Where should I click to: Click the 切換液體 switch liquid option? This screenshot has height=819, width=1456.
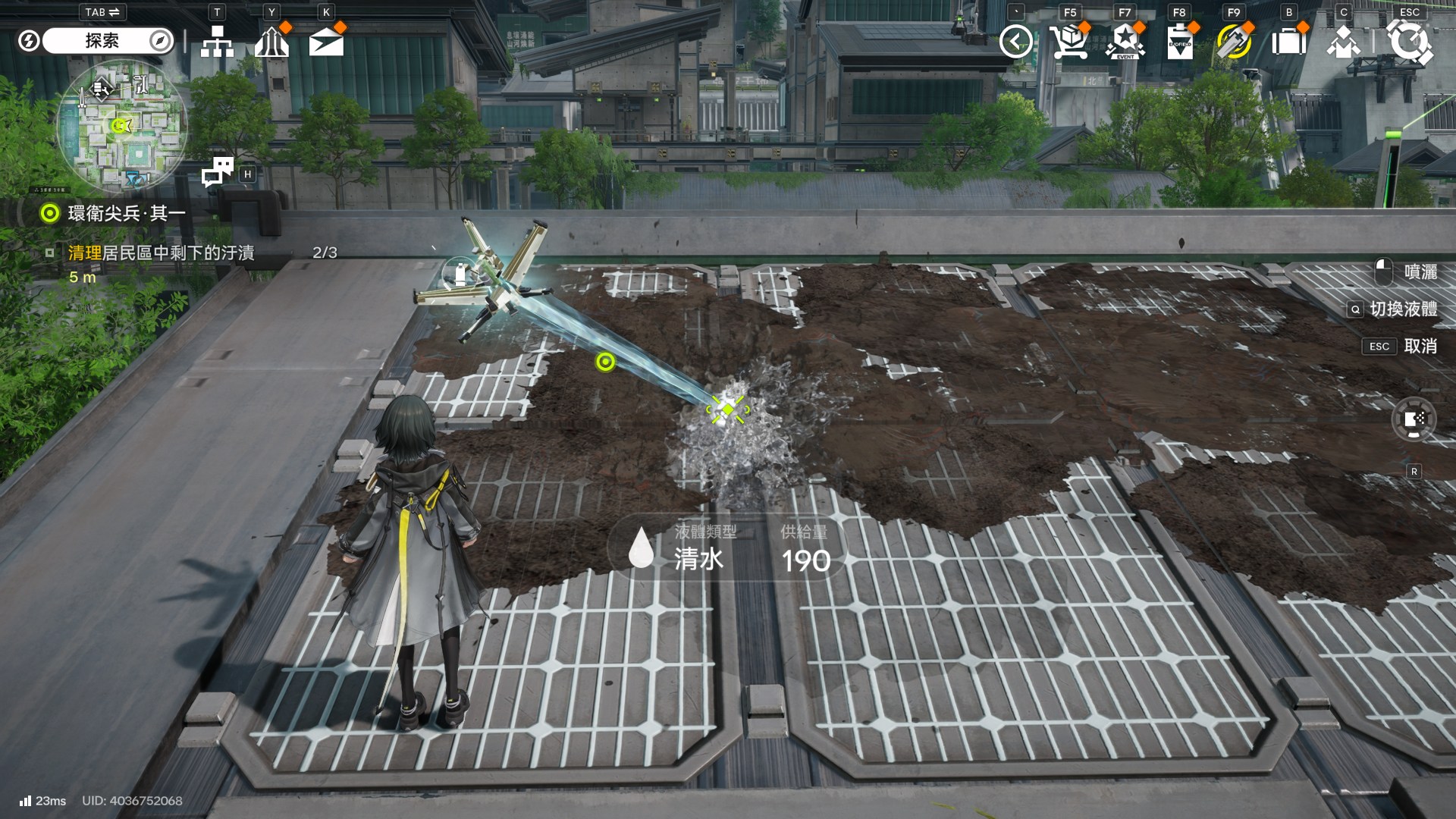[x=1402, y=309]
